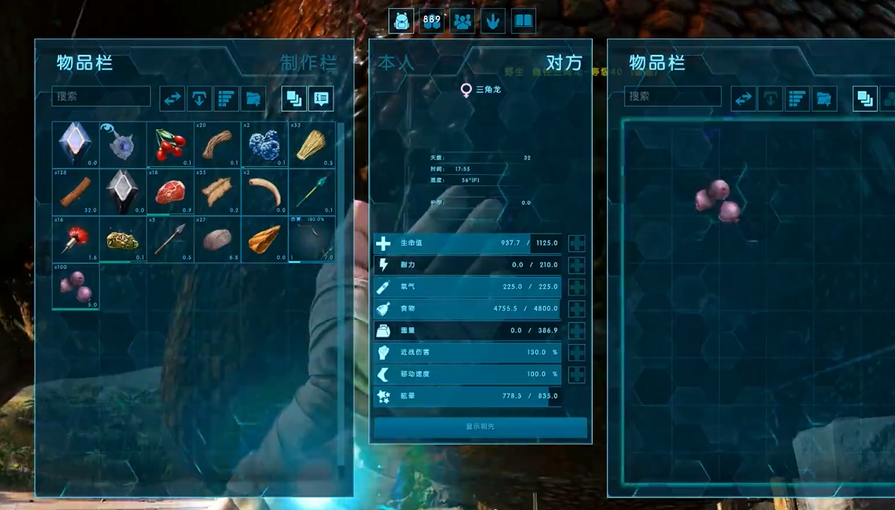
Task: Pick the raw meat slot
Action: click(170, 191)
